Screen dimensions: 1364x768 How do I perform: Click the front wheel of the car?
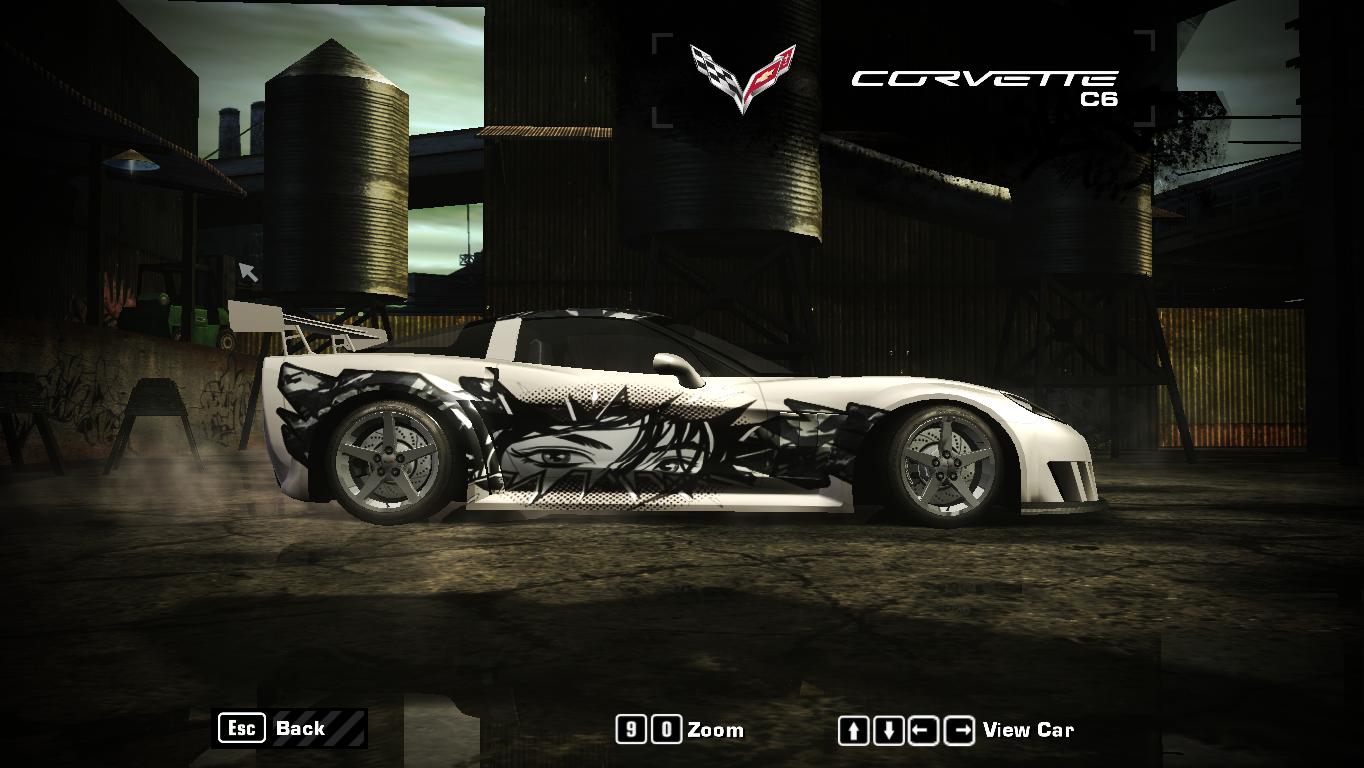tap(944, 462)
